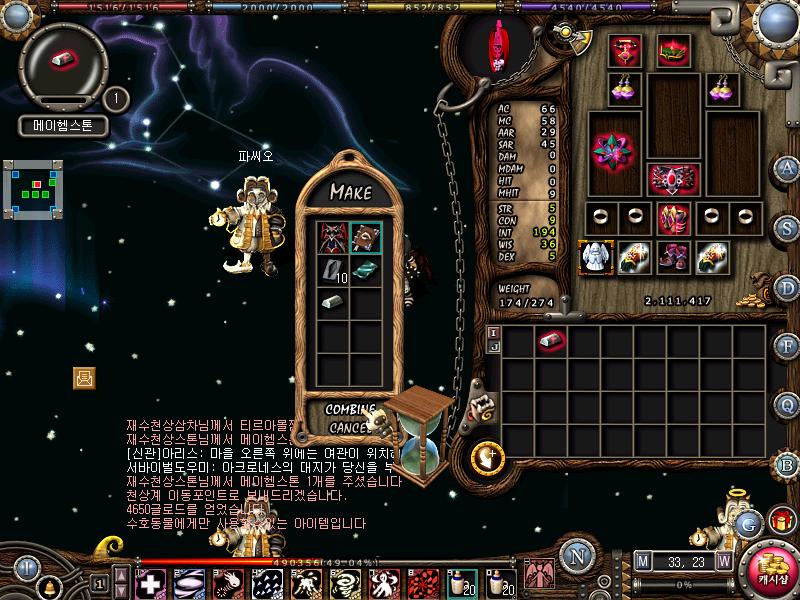800x600 pixels.
Task: Click the round N button
Action: 575,557
